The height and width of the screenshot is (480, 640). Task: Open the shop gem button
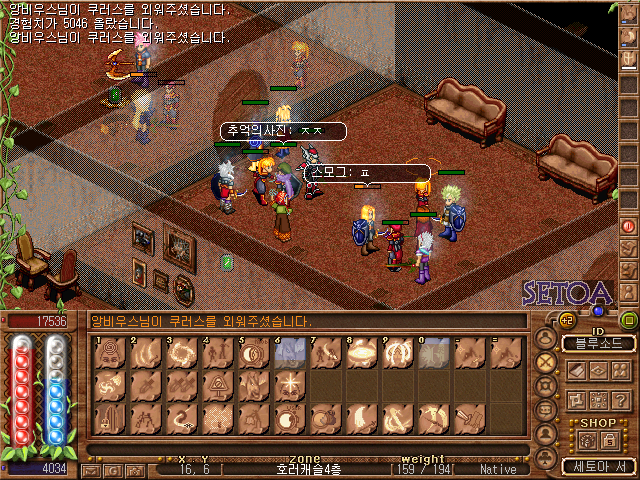click(x=585, y=439)
